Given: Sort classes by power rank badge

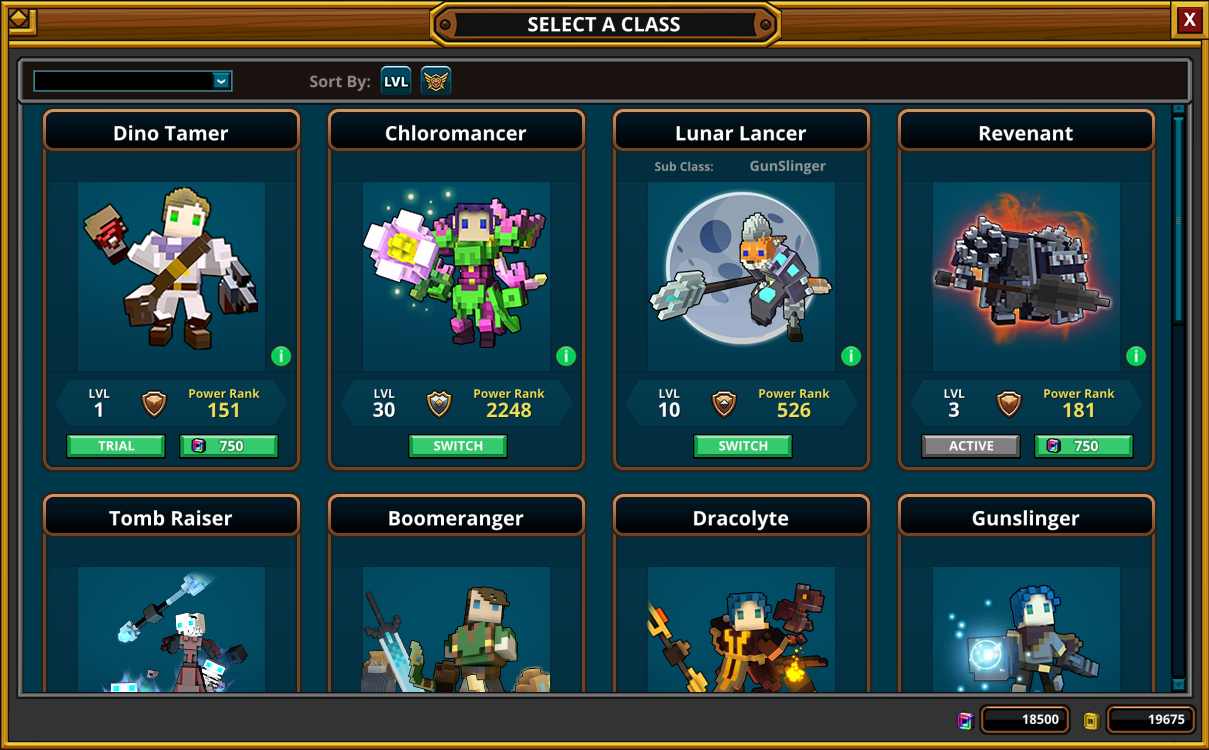Looking at the screenshot, I should pos(435,81).
